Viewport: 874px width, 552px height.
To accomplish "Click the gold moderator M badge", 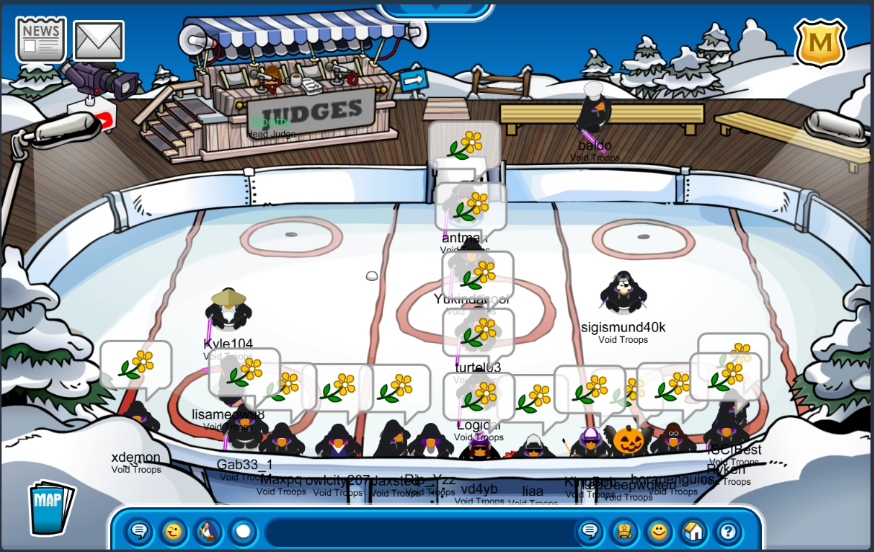I will [820, 42].
